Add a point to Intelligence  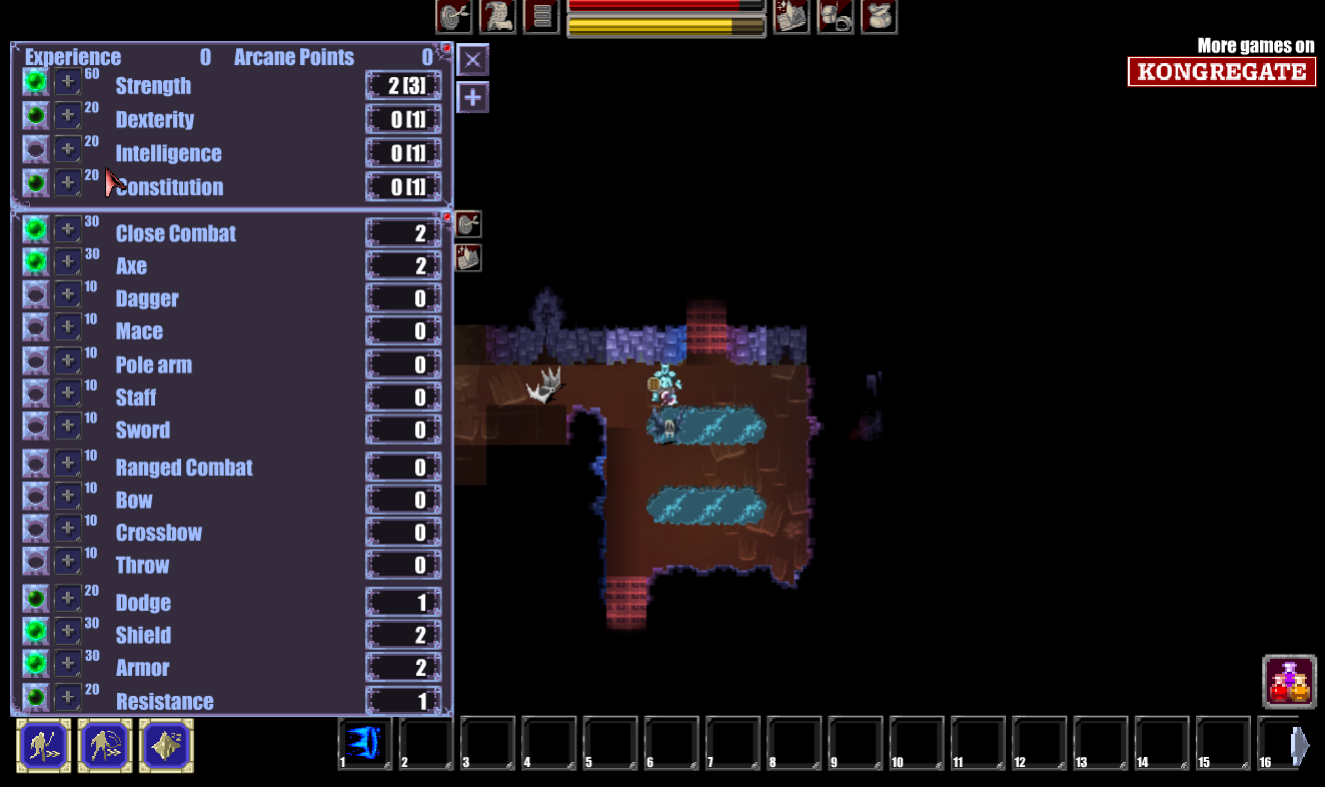(67, 150)
